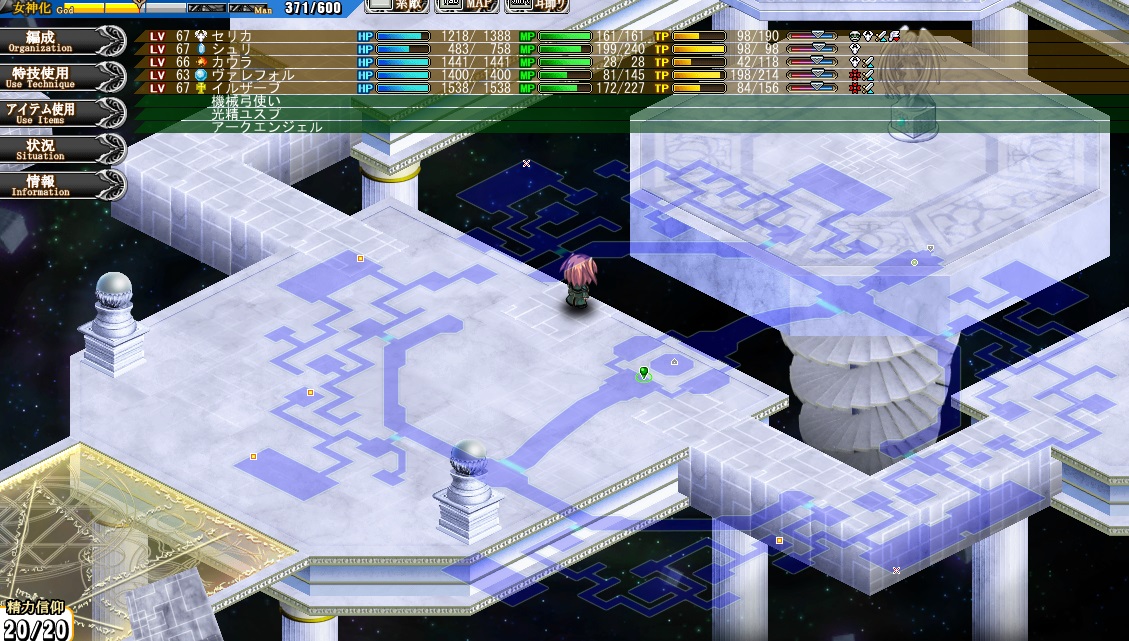Click the 索敵 search button

click(x=397, y=6)
